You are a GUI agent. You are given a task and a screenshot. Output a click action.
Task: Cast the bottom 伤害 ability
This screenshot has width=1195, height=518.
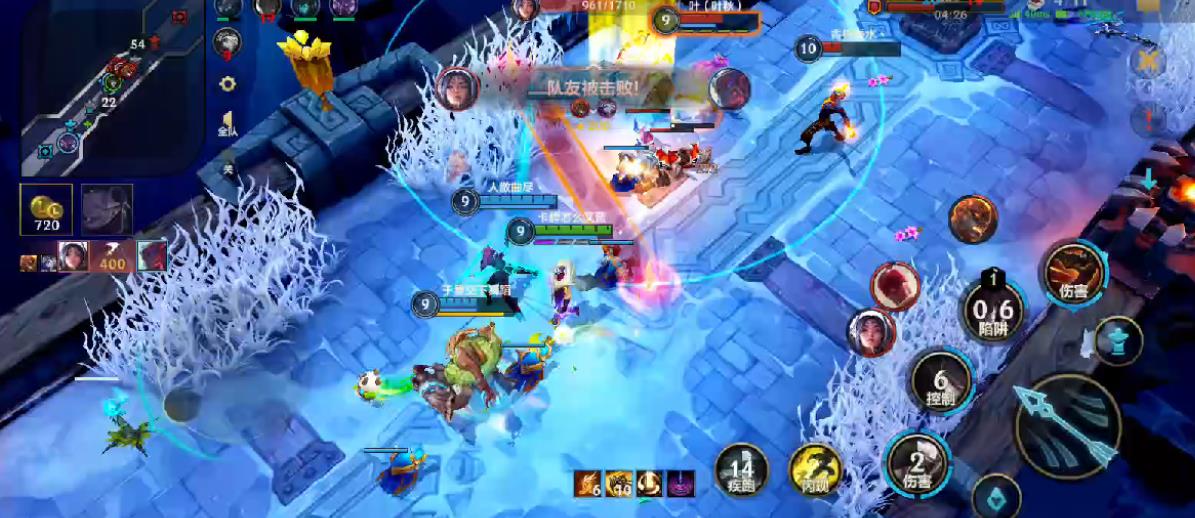(916, 463)
